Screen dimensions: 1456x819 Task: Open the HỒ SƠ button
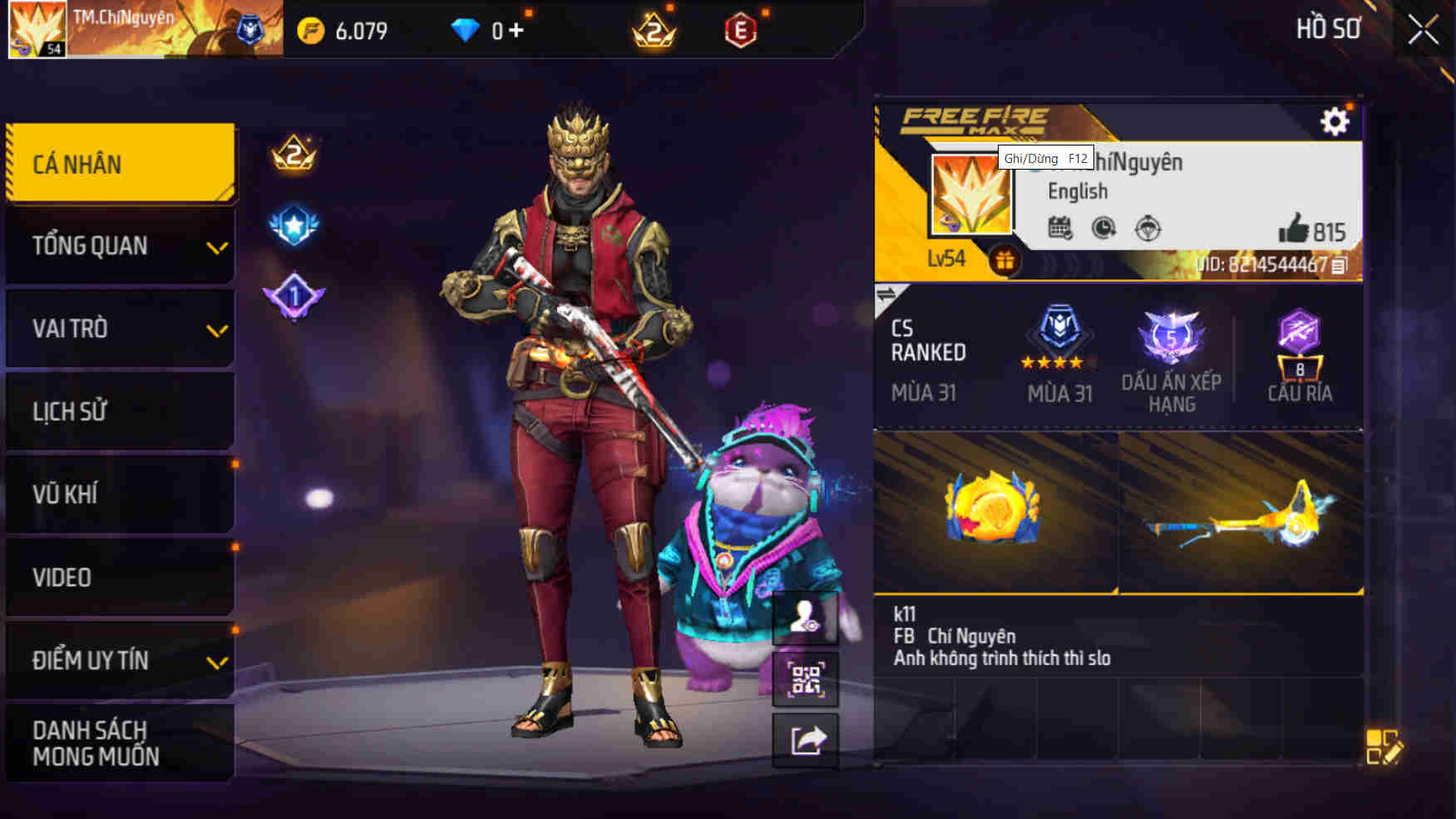tap(1328, 28)
